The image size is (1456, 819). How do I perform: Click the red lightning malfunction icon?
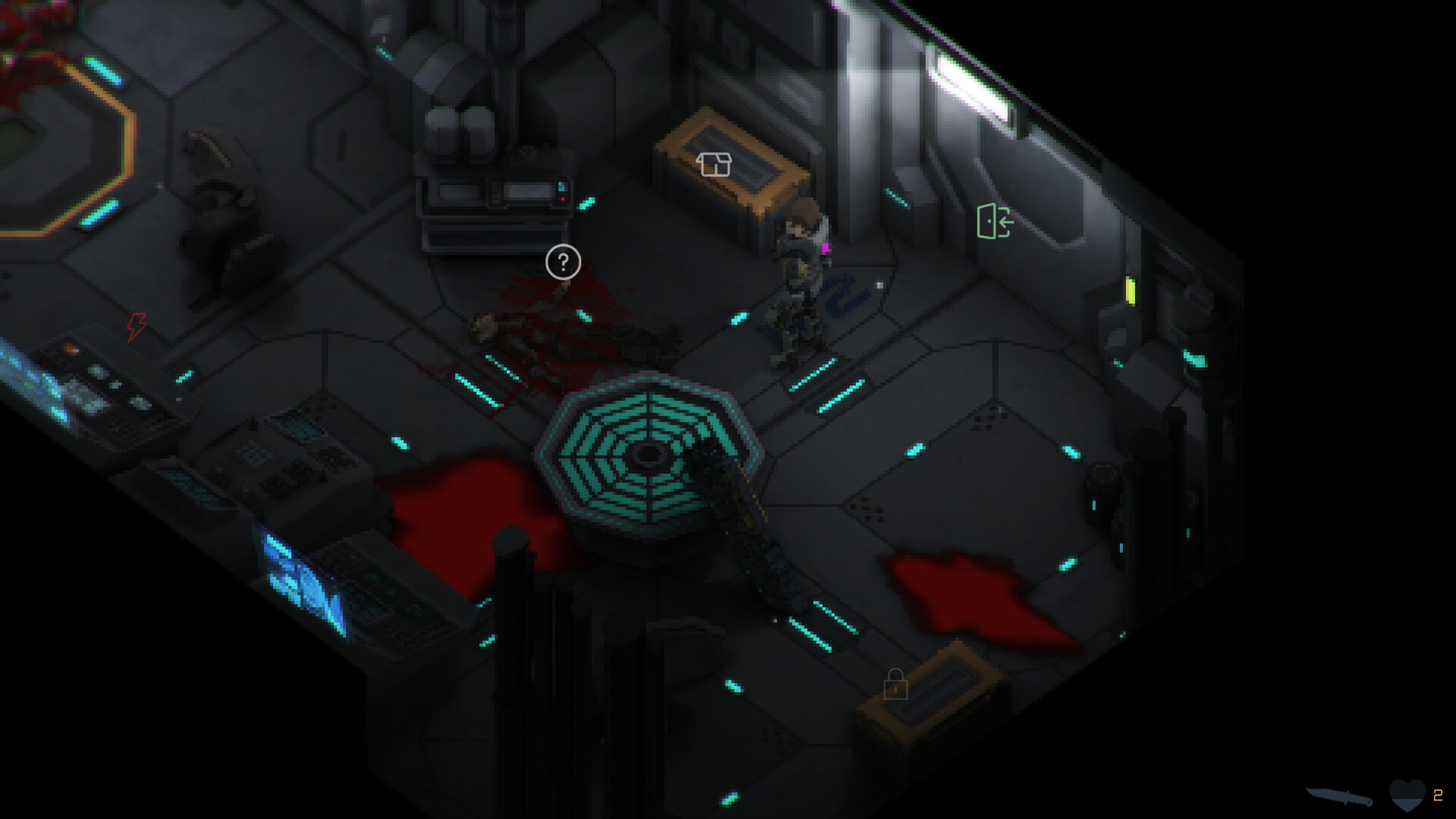[135, 326]
